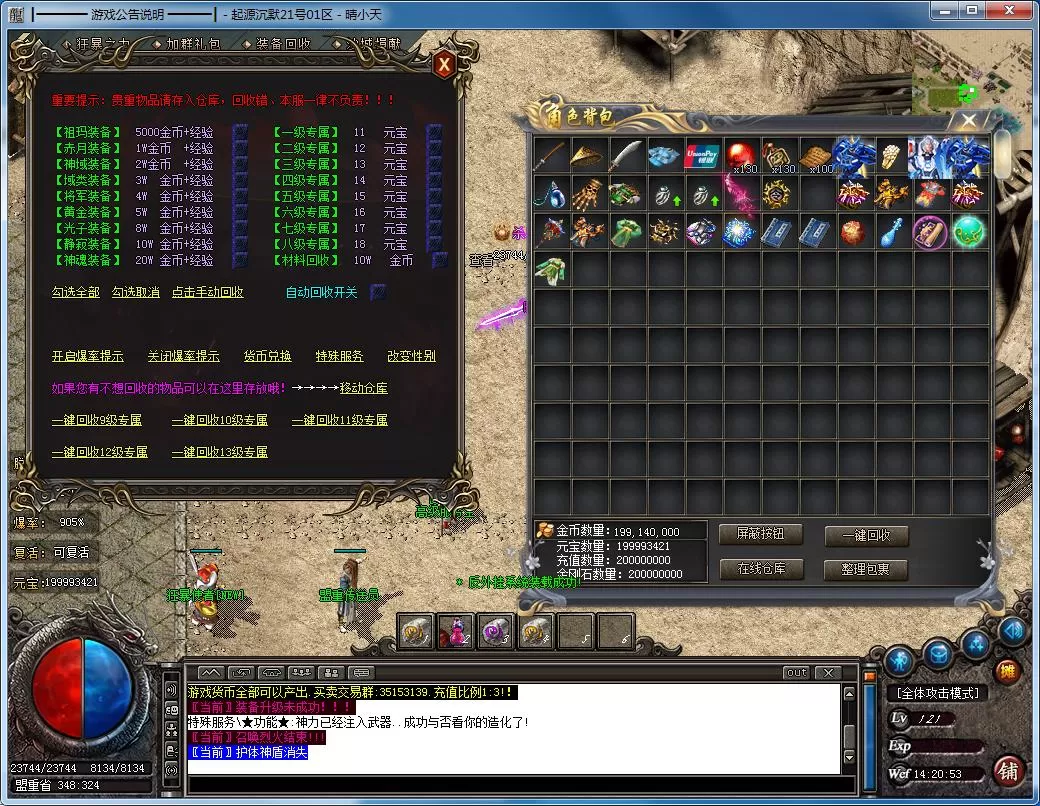Click the 一键回收 button in the bag
Screen dimensions: 1040x806
point(866,535)
